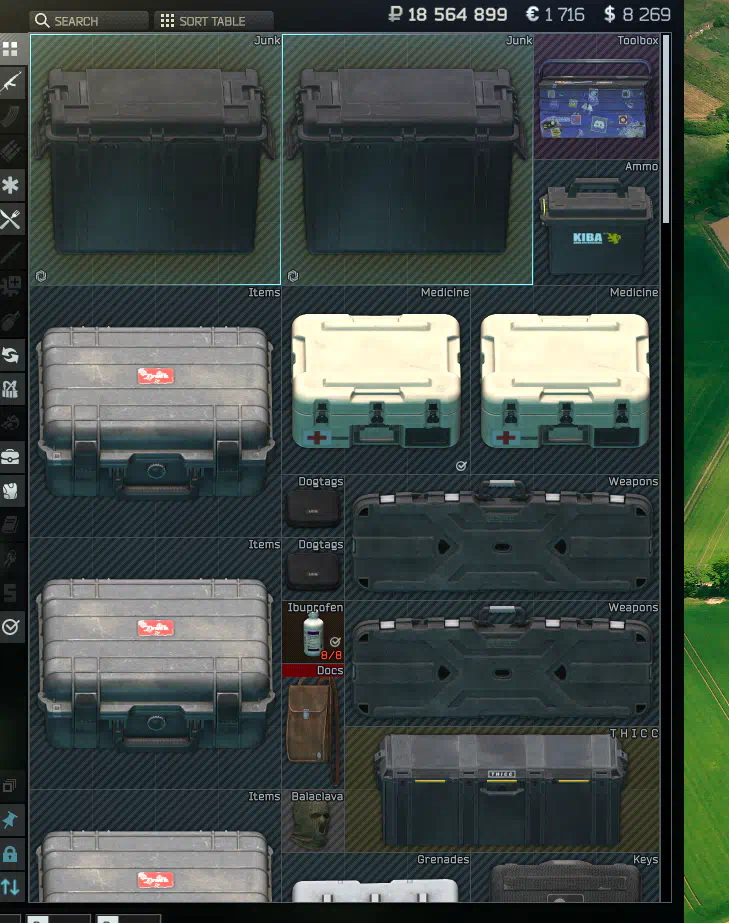Select the THICC case
This screenshot has height=923, width=729.
coord(501,790)
